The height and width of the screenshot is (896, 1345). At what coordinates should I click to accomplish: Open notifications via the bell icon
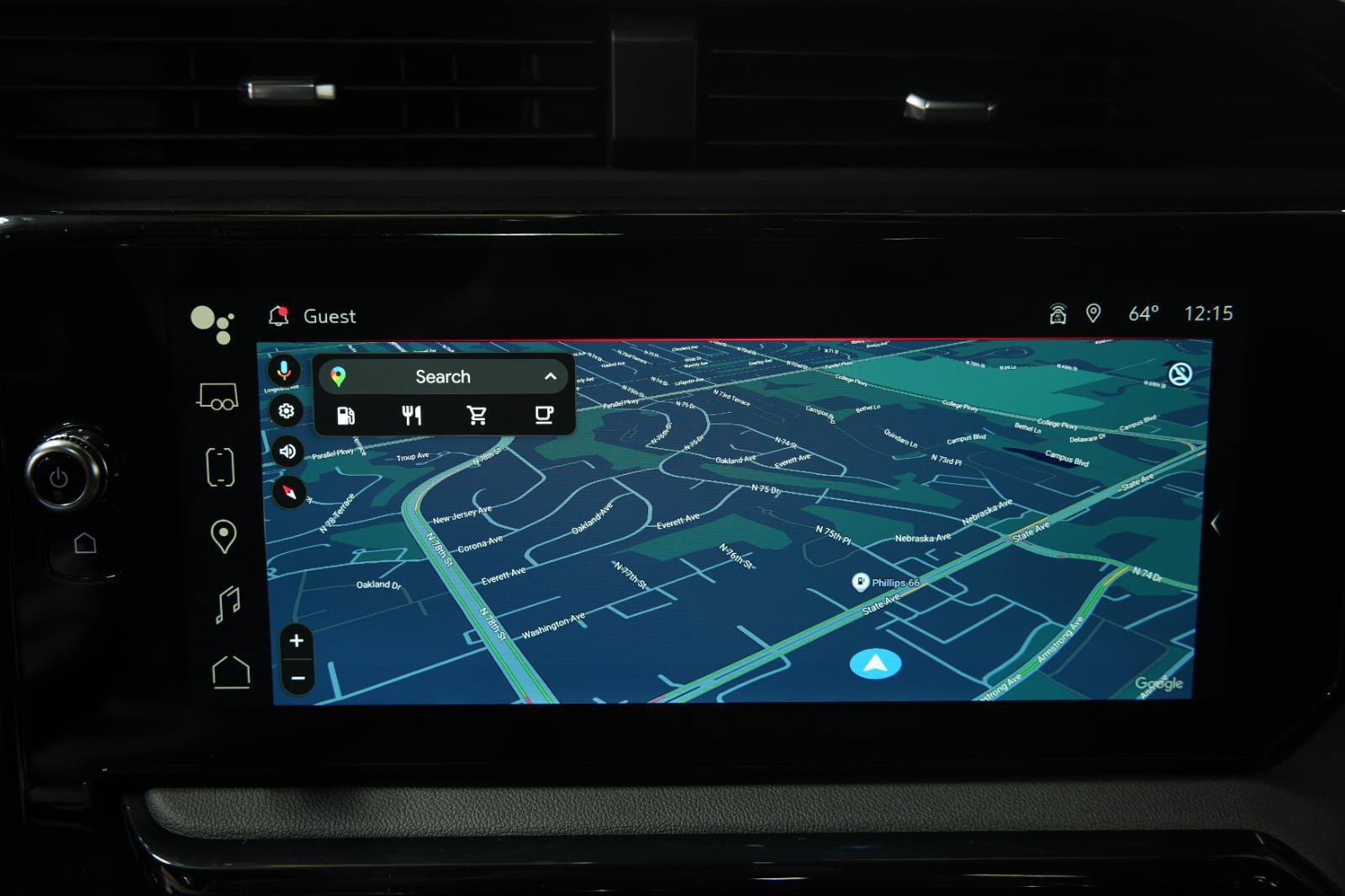coord(278,315)
